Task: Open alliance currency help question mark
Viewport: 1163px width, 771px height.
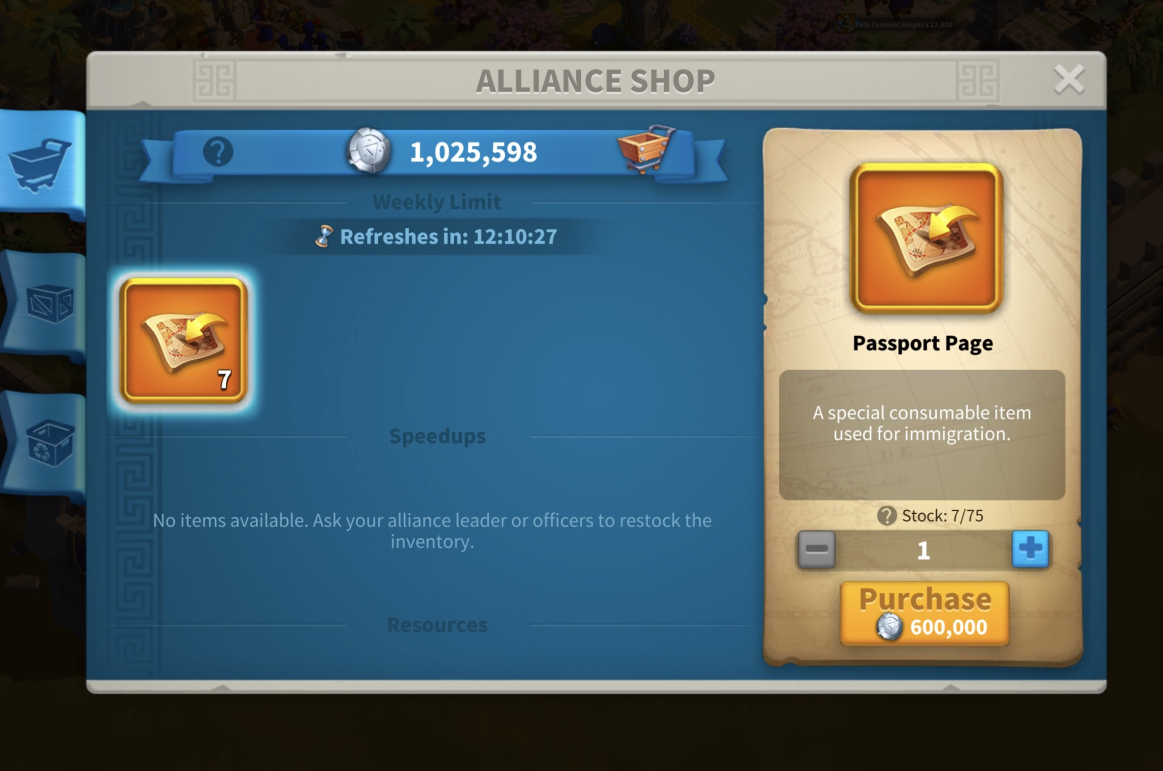Action: click(218, 152)
